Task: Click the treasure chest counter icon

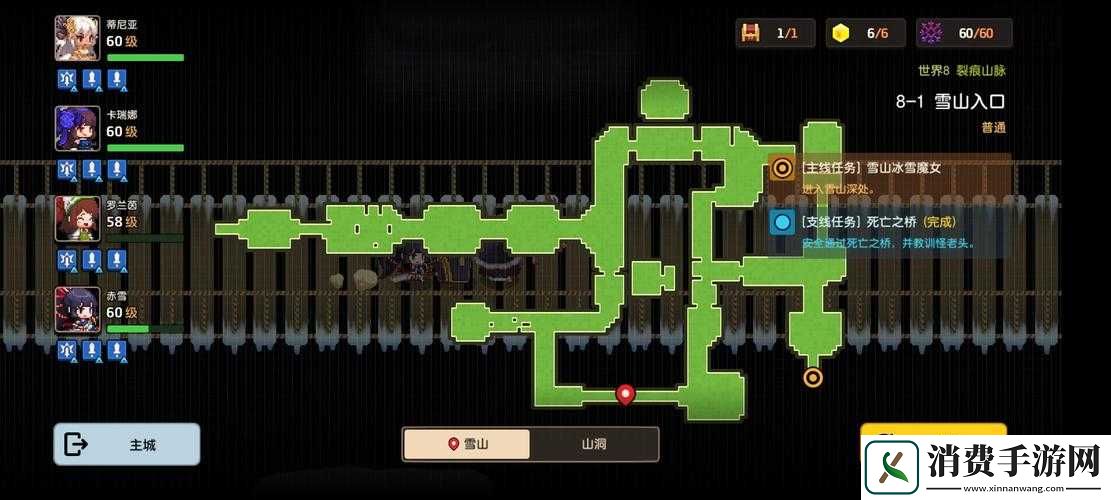Action: 750,33
